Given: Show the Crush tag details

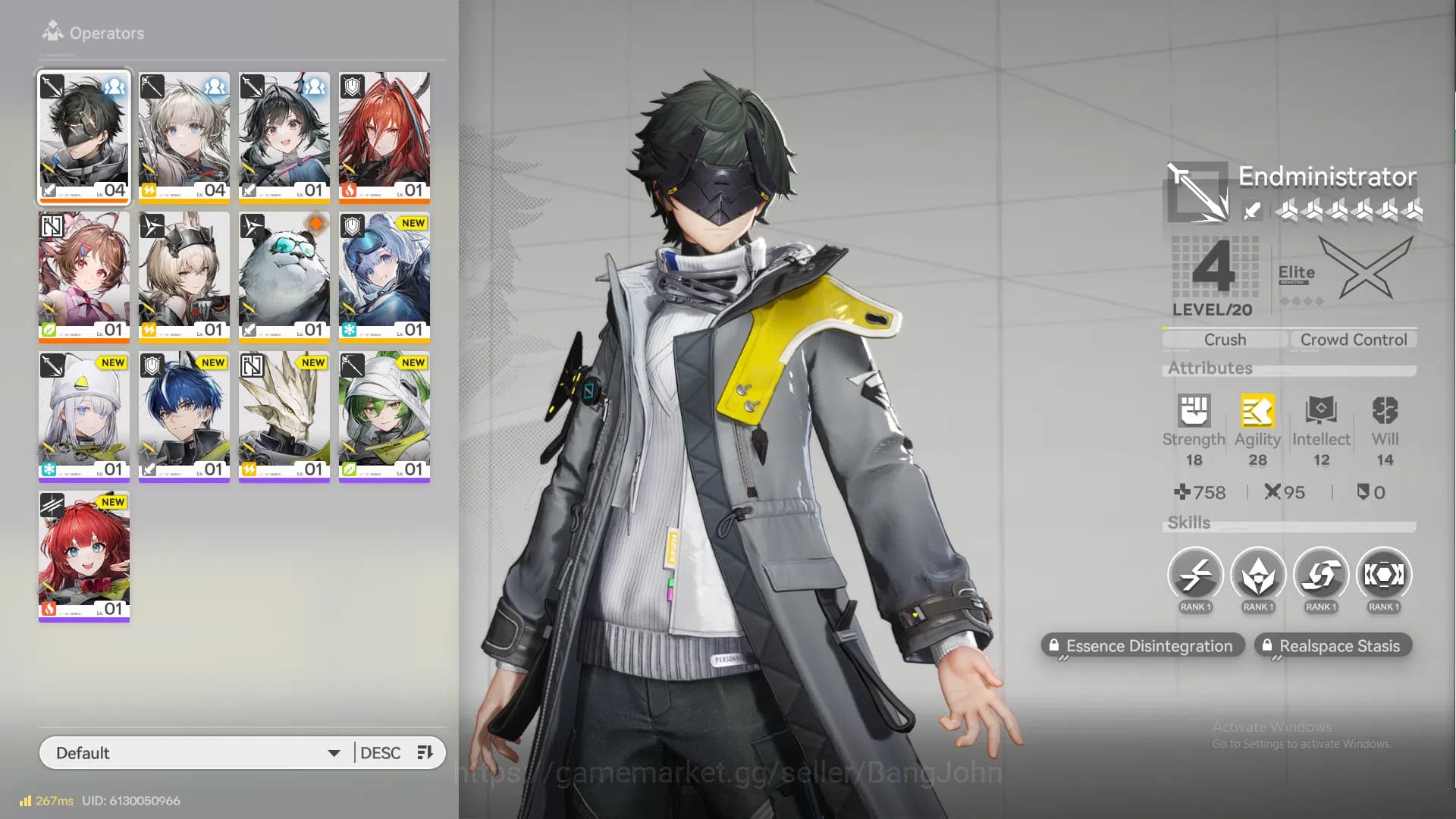Looking at the screenshot, I should point(1225,340).
